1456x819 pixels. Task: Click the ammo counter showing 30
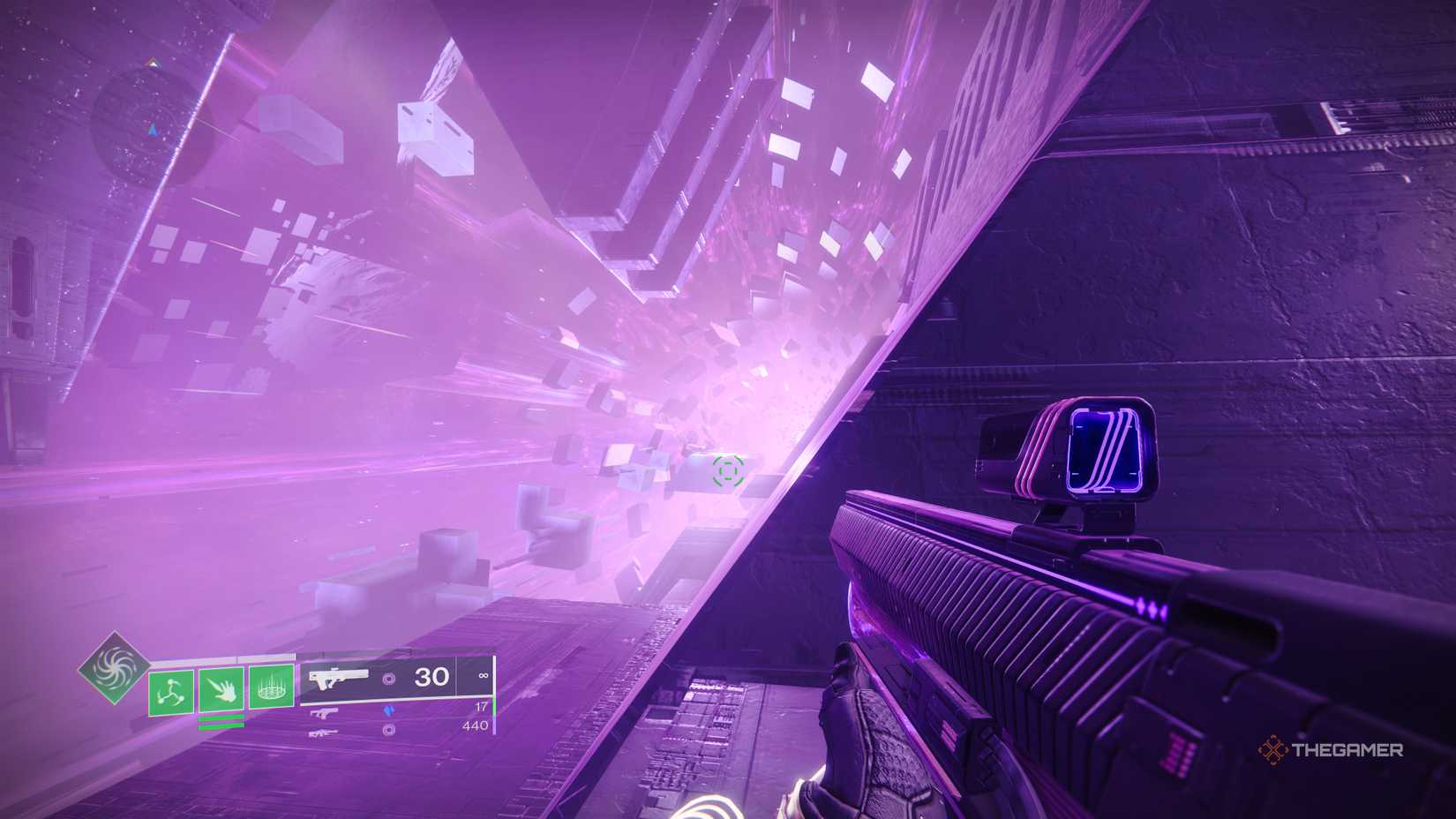pyautogui.click(x=432, y=676)
